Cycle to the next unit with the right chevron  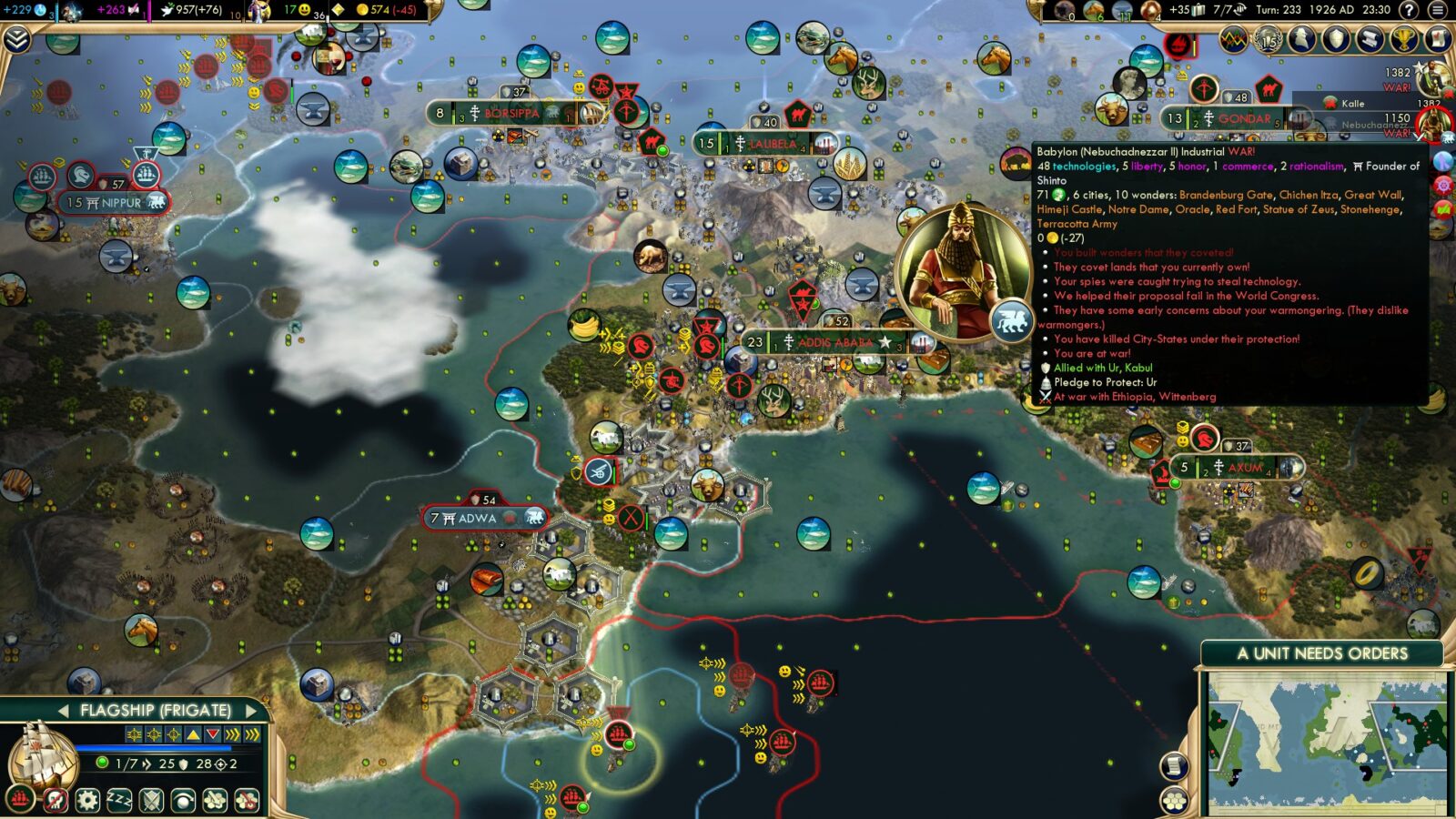point(251,709)
